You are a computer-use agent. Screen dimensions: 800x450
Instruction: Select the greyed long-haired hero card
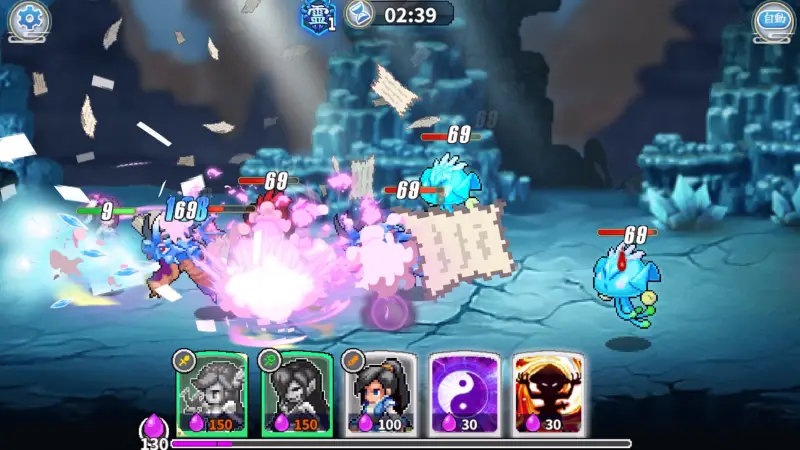click(x=296, y=394)
